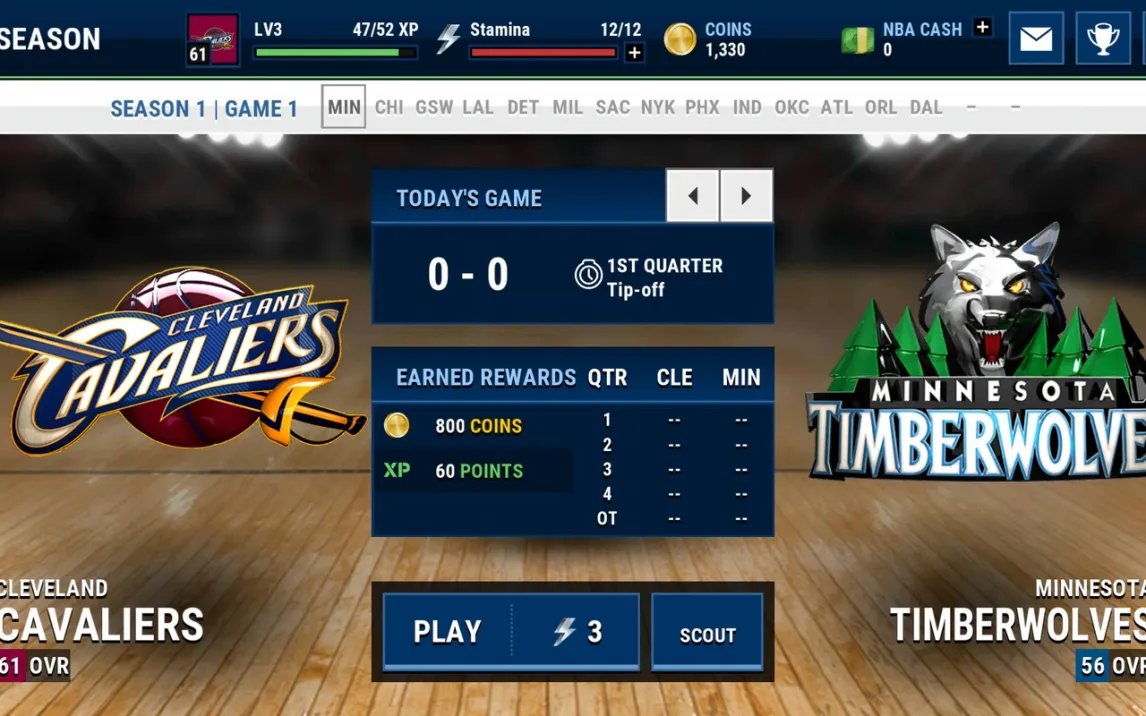This screenshot has width=1146, height=716.
Task: Open the trophy achievements icon
Action: (1103, 39)
